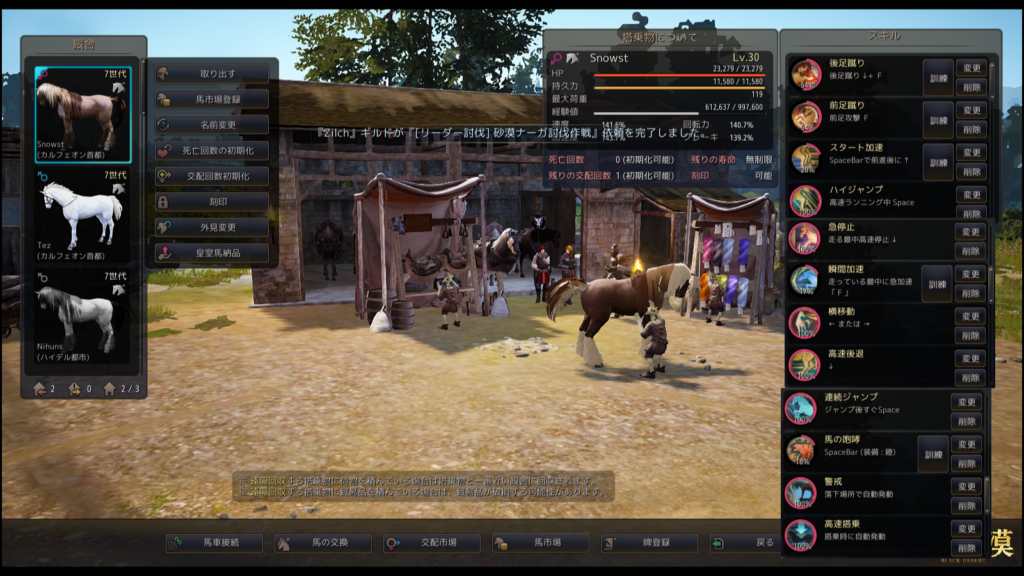The image size is (1024, 576).
Task: Go to the 交配市場 breeding market
Action: [x=432, y=543]
